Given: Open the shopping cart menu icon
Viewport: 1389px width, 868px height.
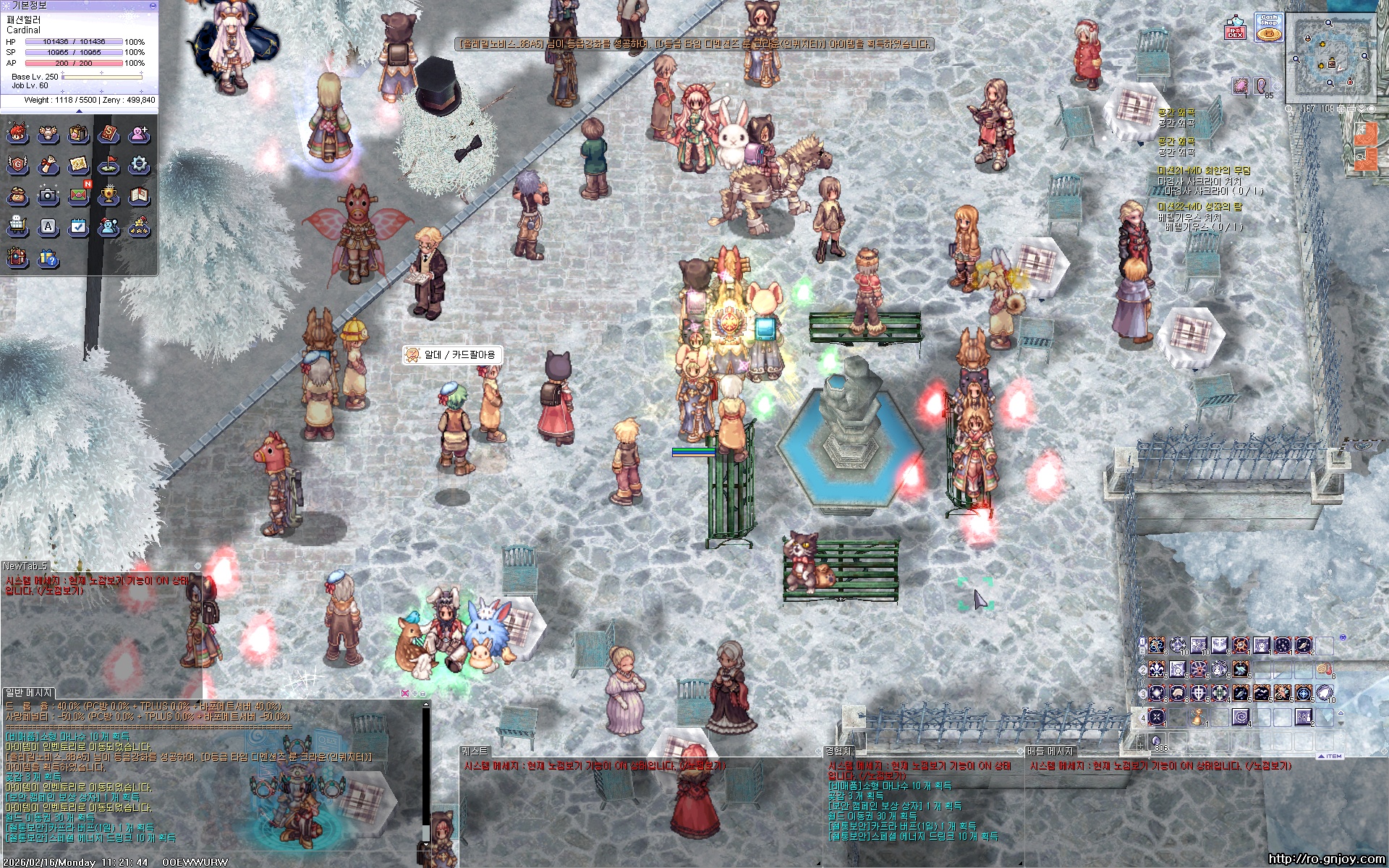Looking at the screenshot, I should point(17,227).
